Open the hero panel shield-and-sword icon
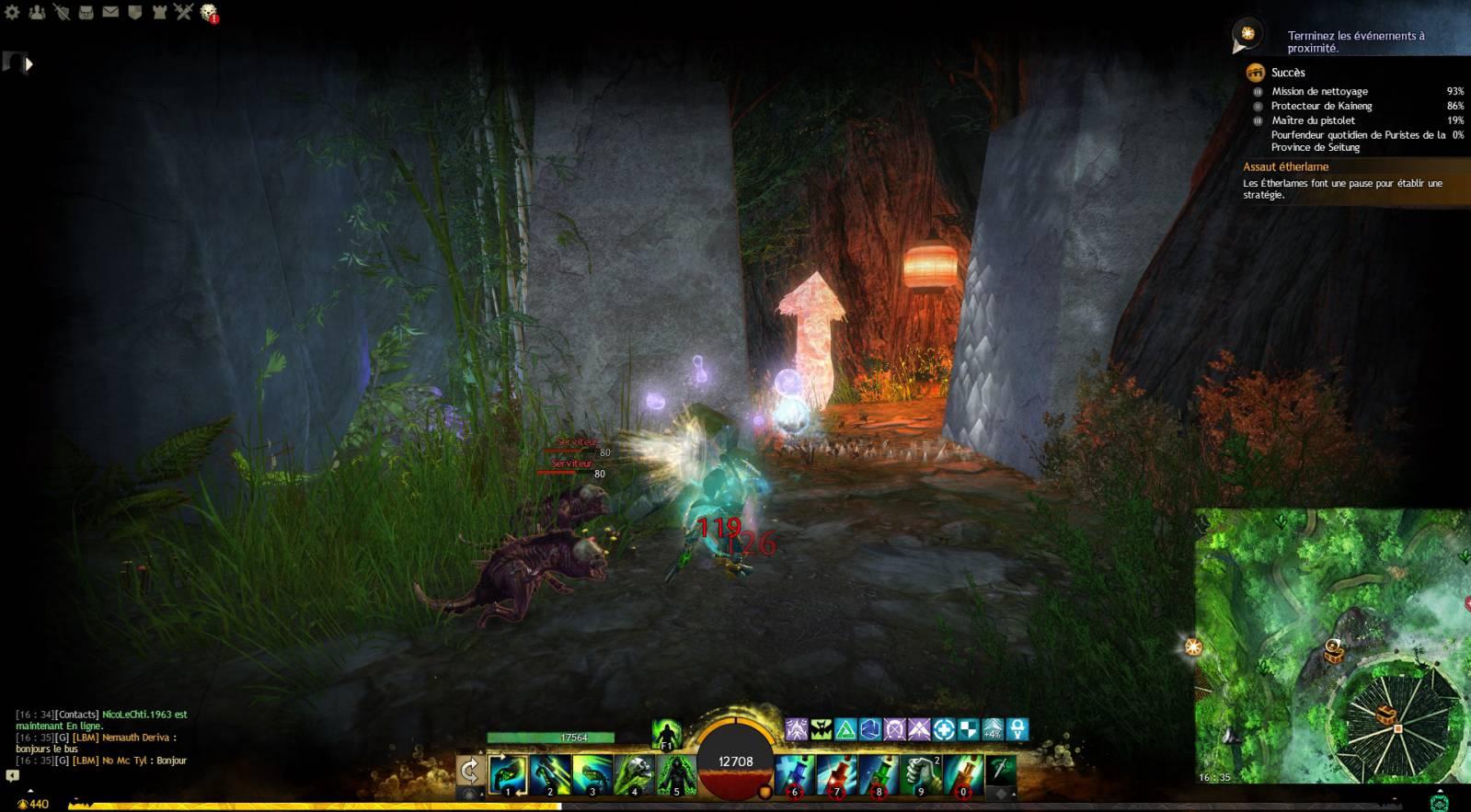Image resolution: width=1471 pixels, height=812 pixels. [x=62, y=13]
